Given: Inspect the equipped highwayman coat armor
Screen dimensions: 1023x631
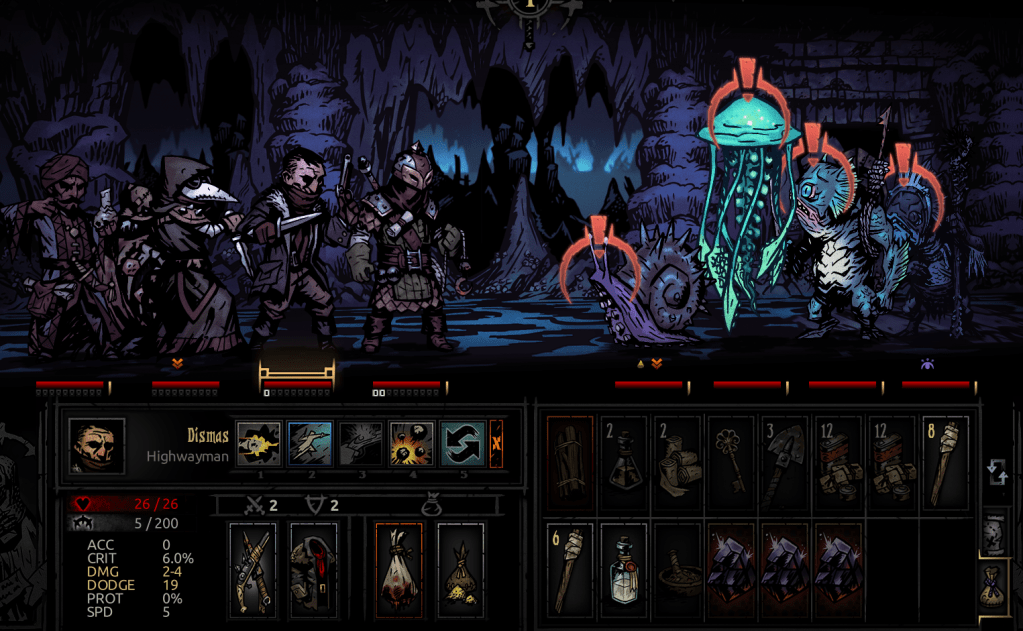Looking at the screenshot, I should tap(312, 569).
